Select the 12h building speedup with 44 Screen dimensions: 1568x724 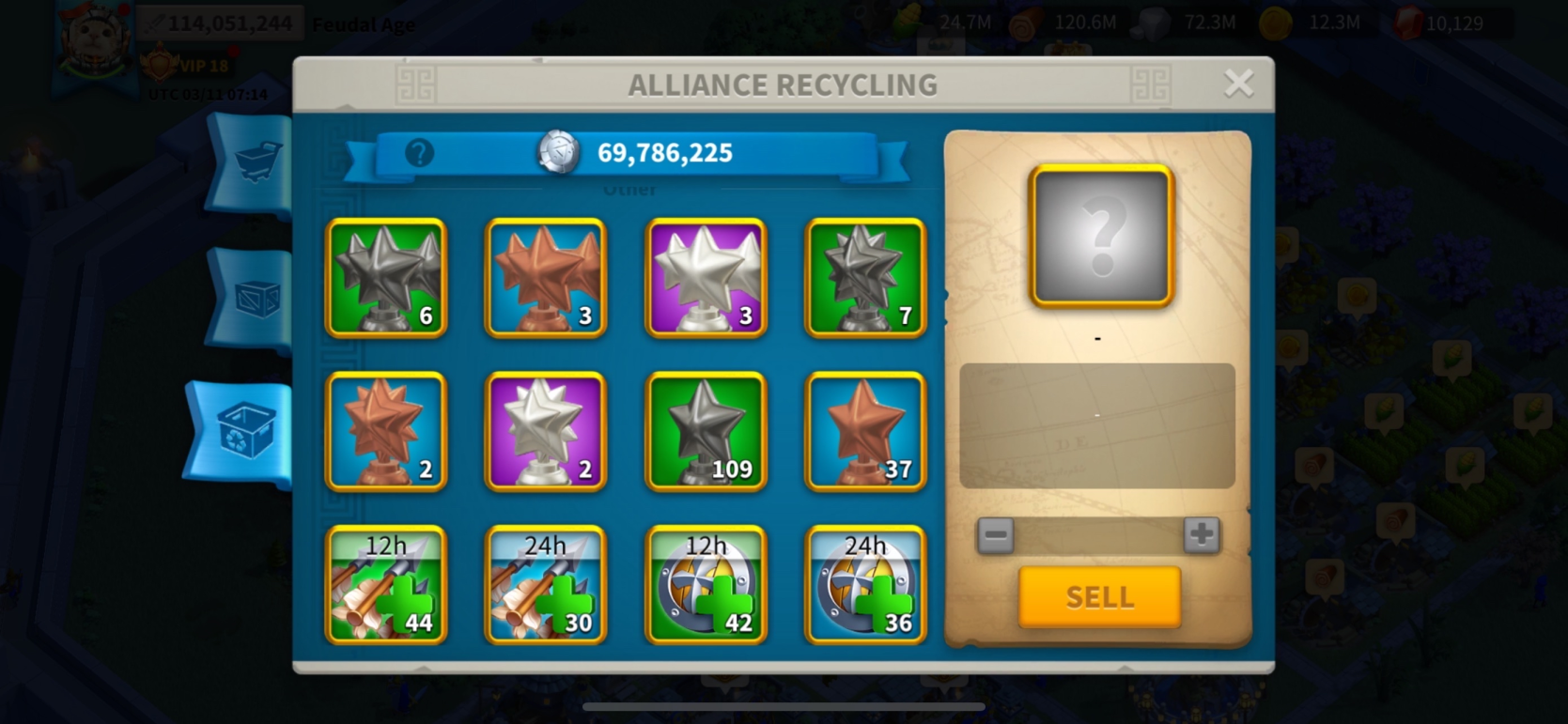coord(386,584)
